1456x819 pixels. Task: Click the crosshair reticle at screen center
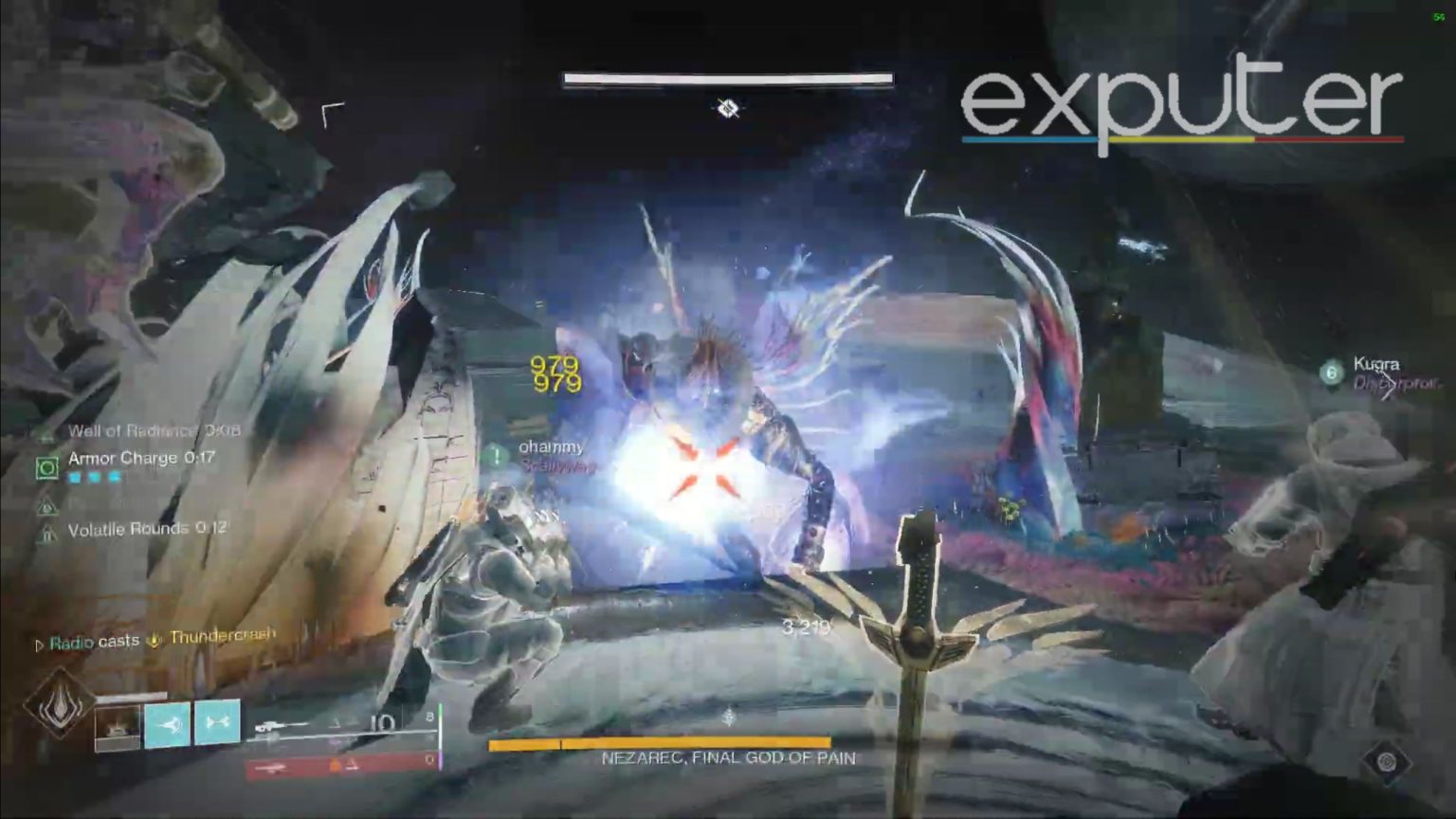click(x=727, y=110)
